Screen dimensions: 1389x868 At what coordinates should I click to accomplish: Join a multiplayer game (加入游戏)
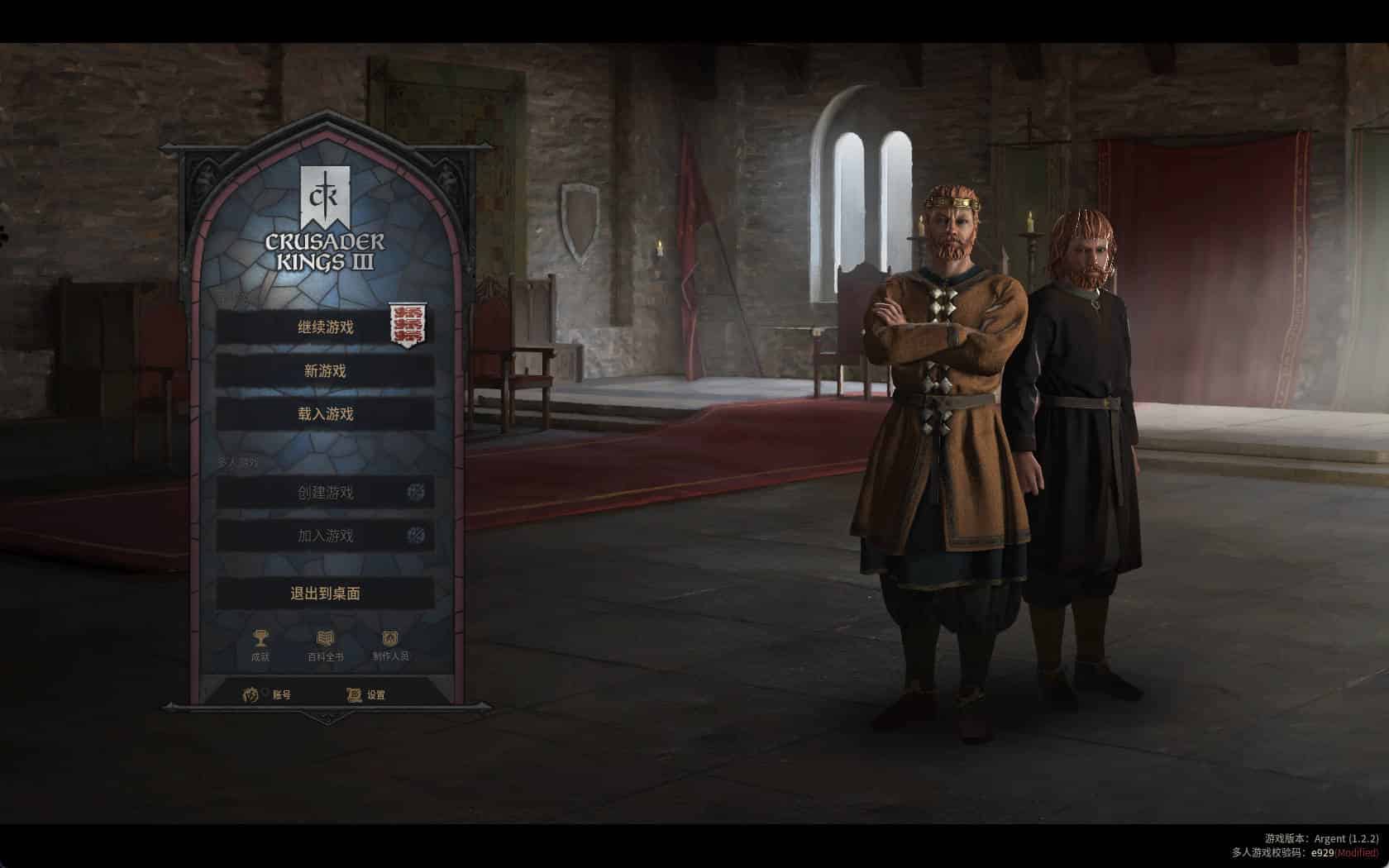tap(325, 536)
